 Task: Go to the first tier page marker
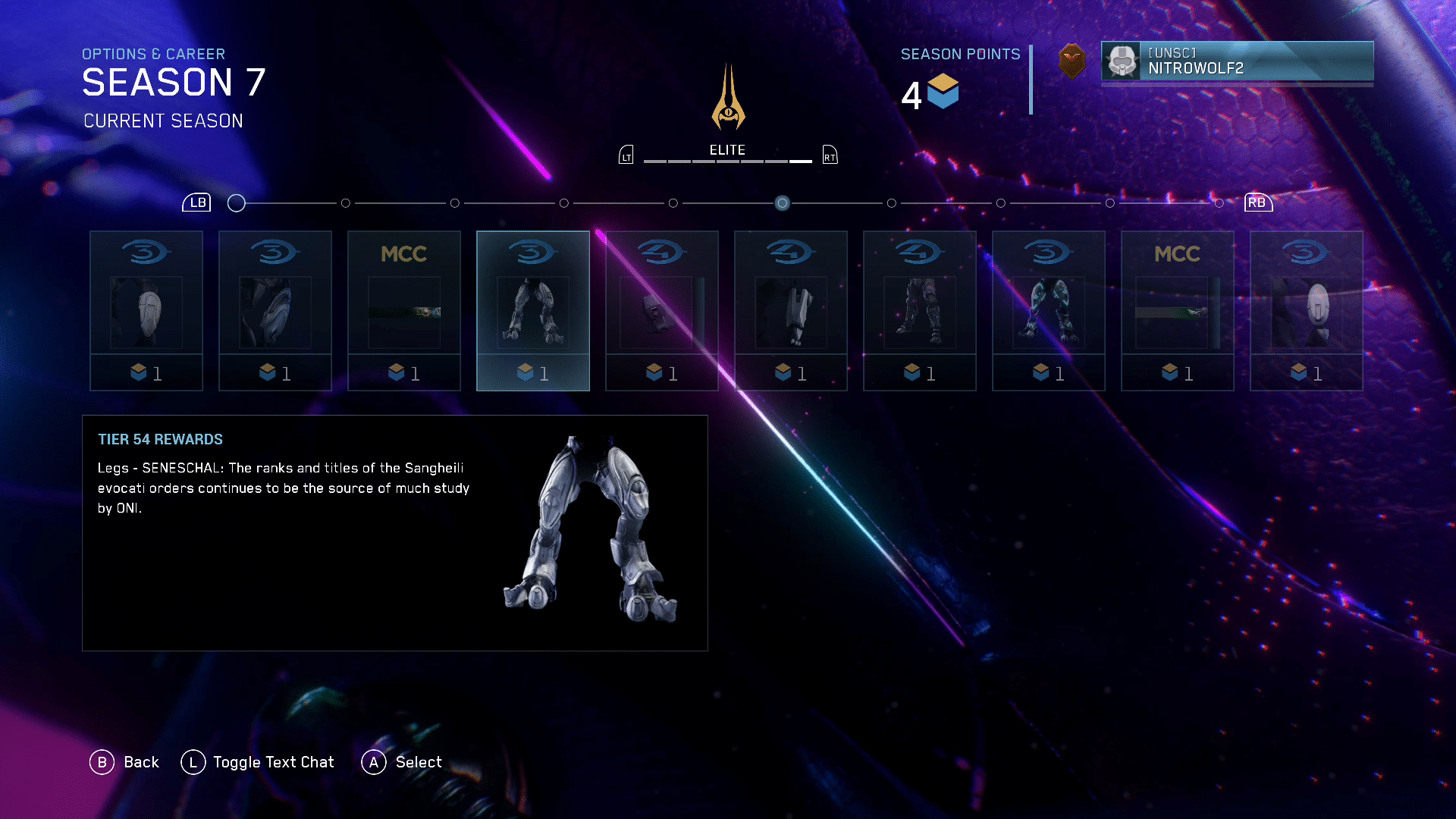(x=237, y=203)
